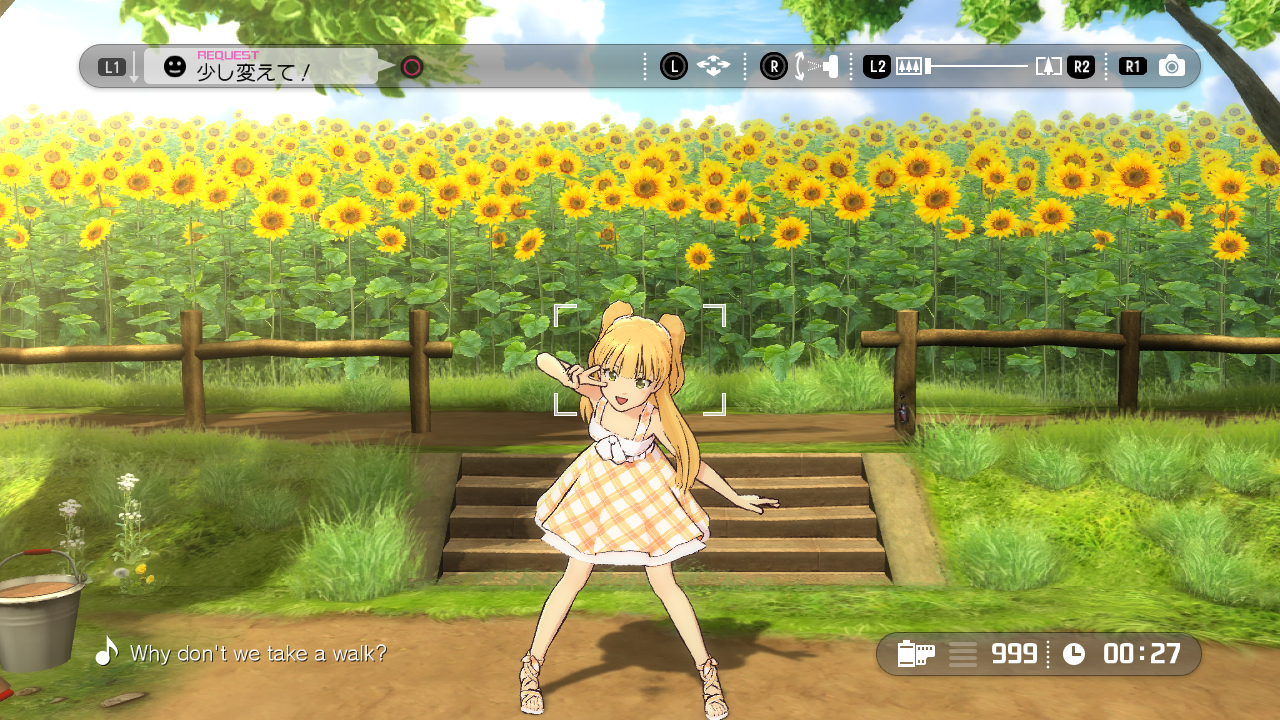Click the camera rotate icon
1280x720 pixels.
(x=817, y=67)
